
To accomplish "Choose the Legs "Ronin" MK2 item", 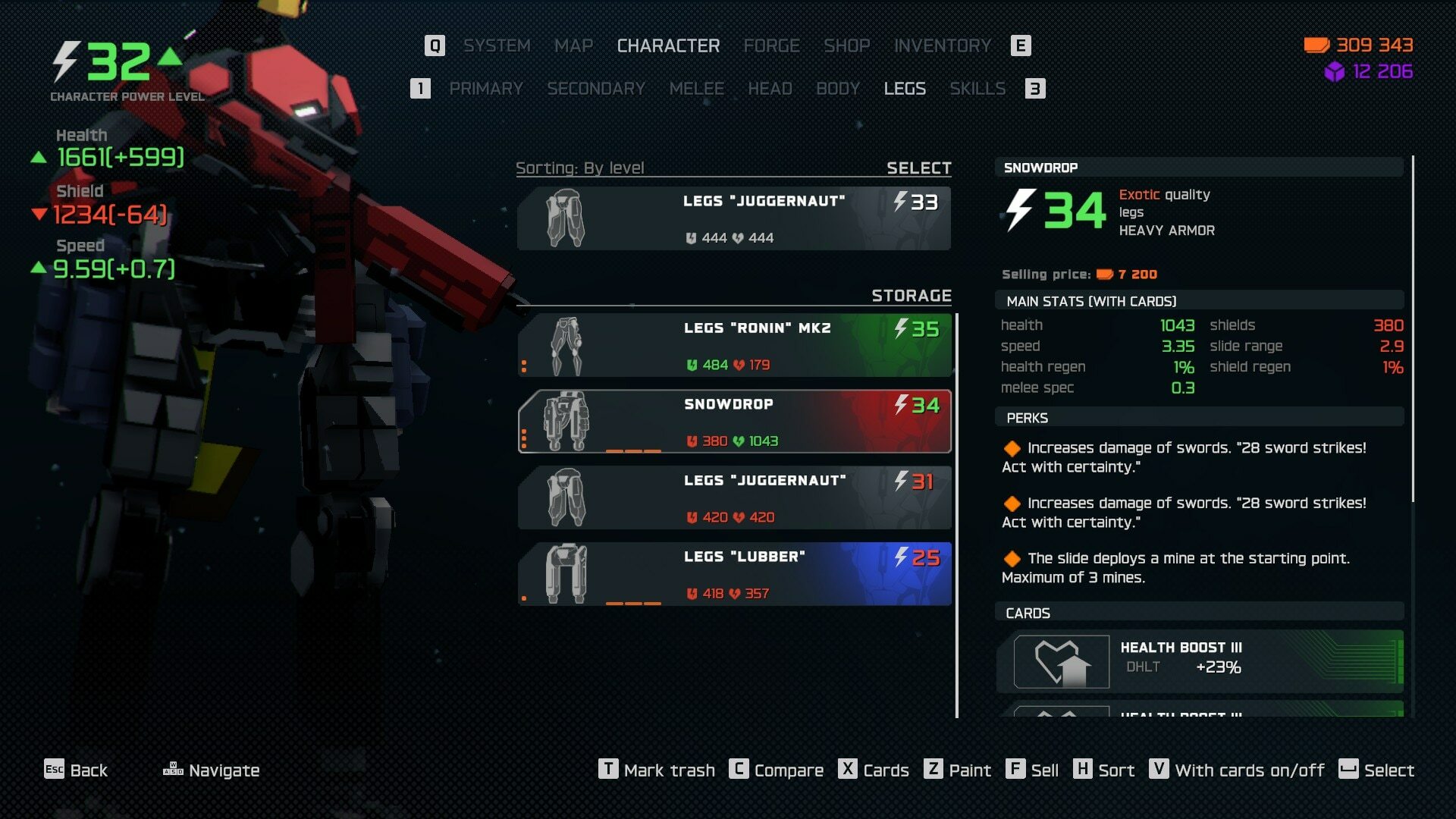I will 733,346.
